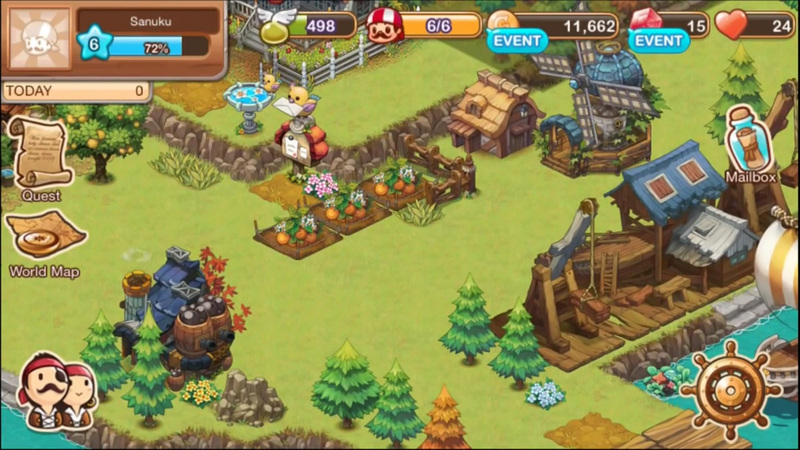Check the Mailbox bottle
This screenshot has width=800, height=450.
(x=751, y=140)
